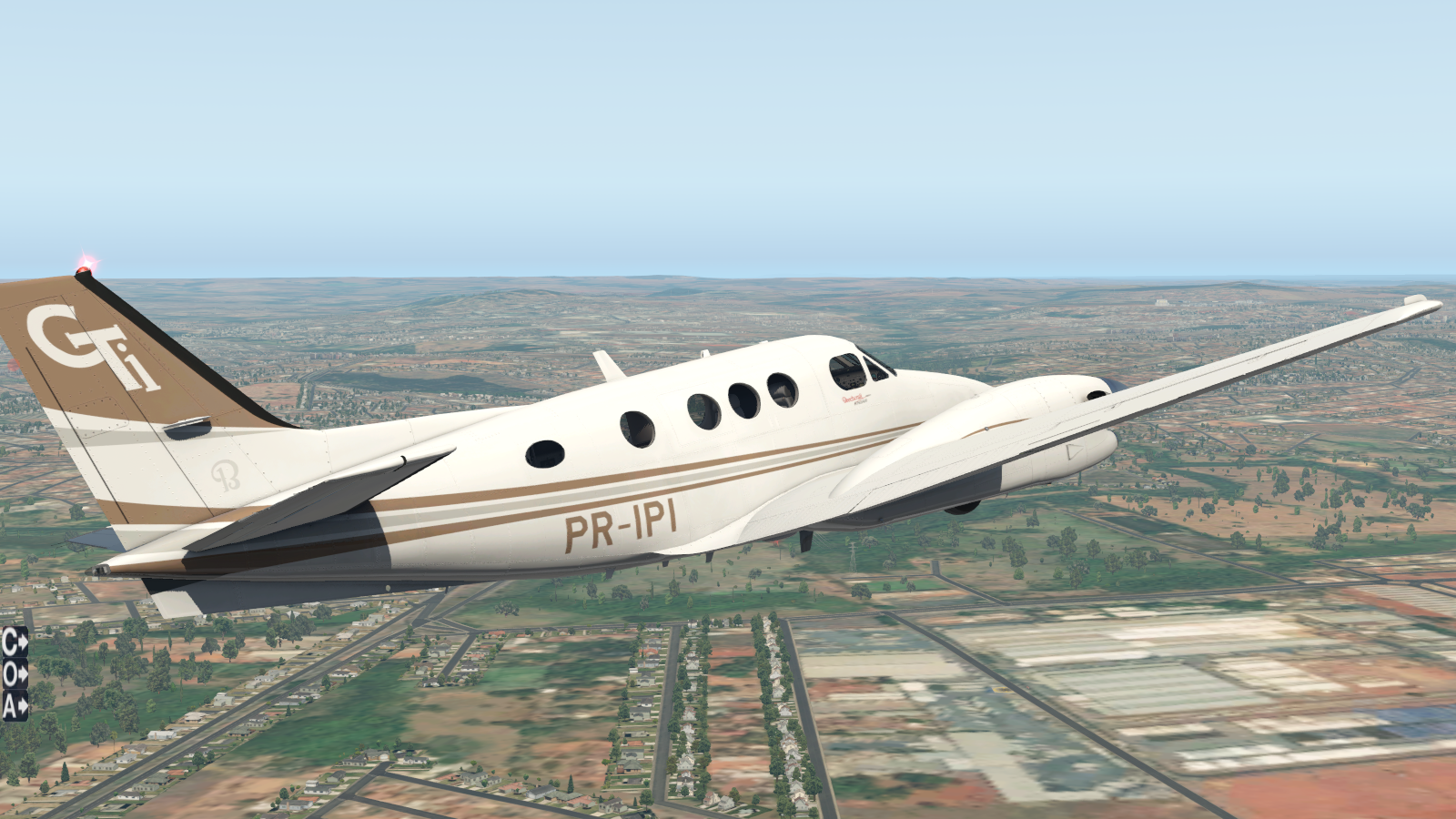Open the C arrow side panel tab
The image size is (1456, 819).
point(15,643)
